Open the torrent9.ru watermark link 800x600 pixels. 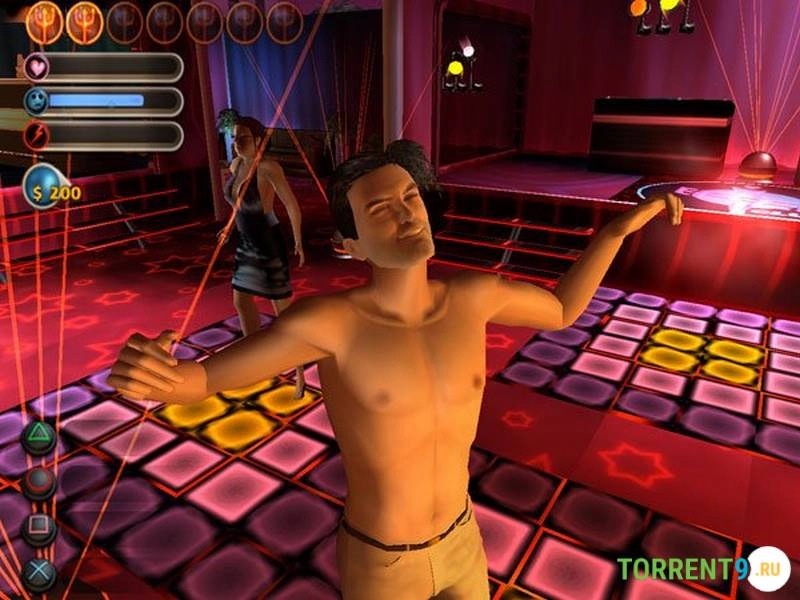pos(701,569)
